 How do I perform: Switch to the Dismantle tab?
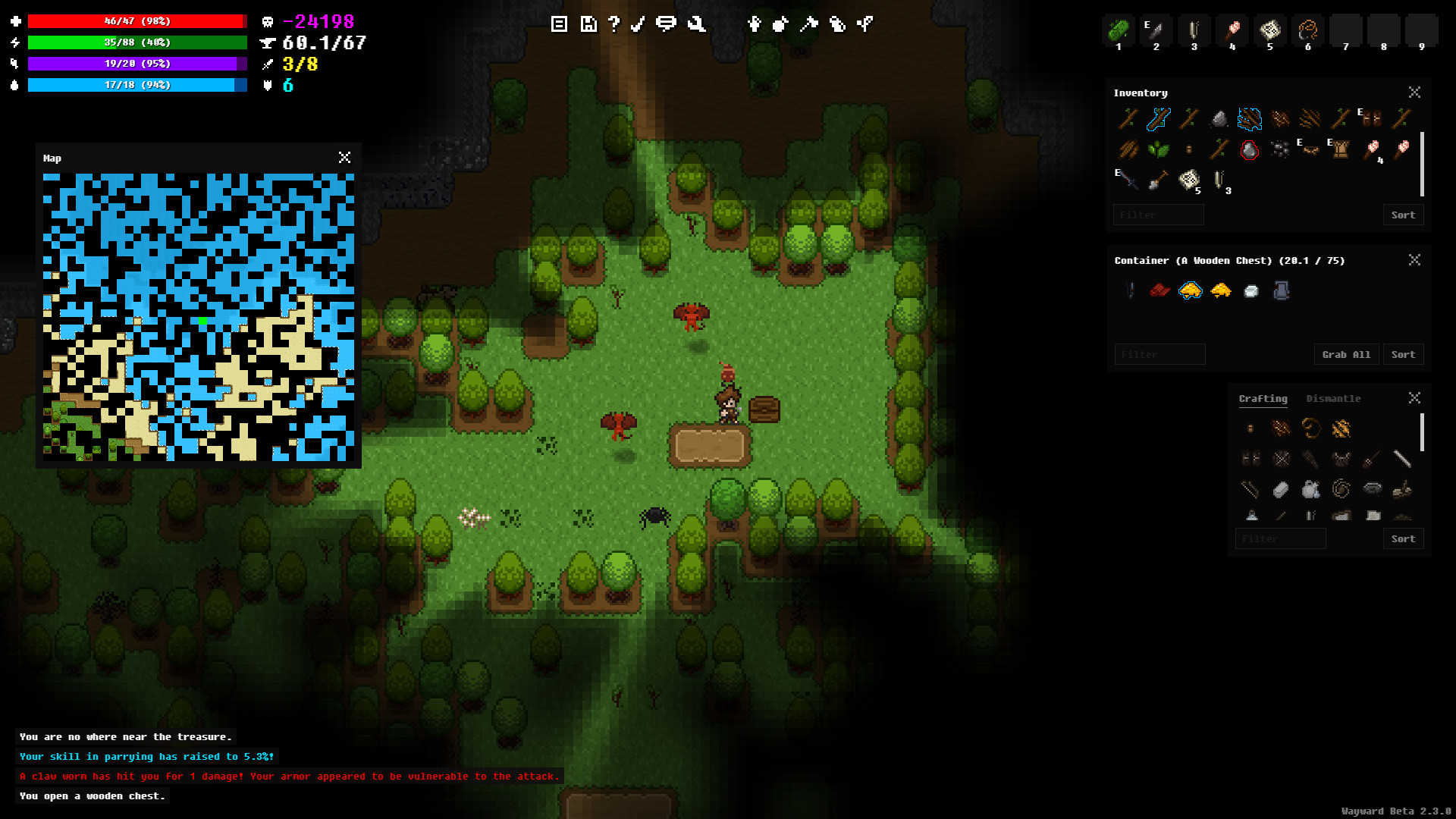[x=1334, y=398]
